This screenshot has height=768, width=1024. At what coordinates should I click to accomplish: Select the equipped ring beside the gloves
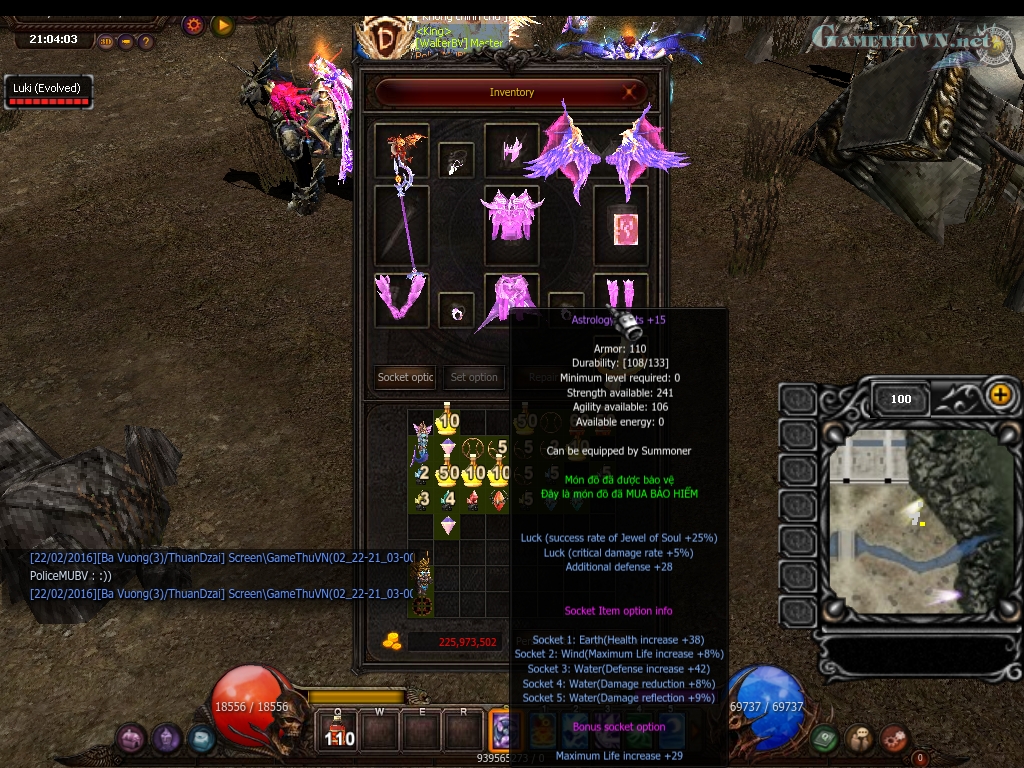[x=457, y=311]
